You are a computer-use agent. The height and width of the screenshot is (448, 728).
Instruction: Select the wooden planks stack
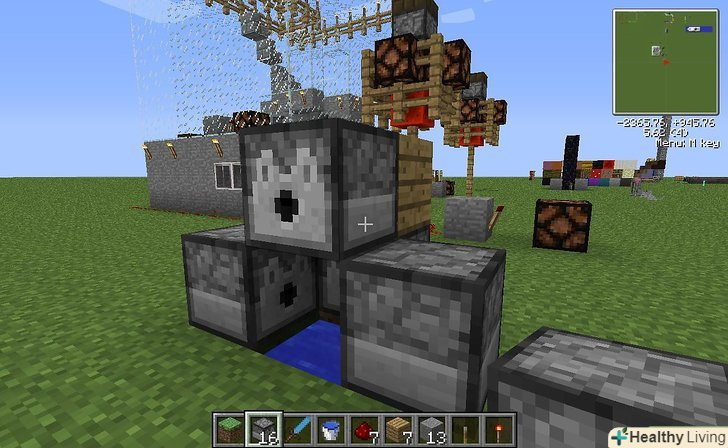coord(398,430)
